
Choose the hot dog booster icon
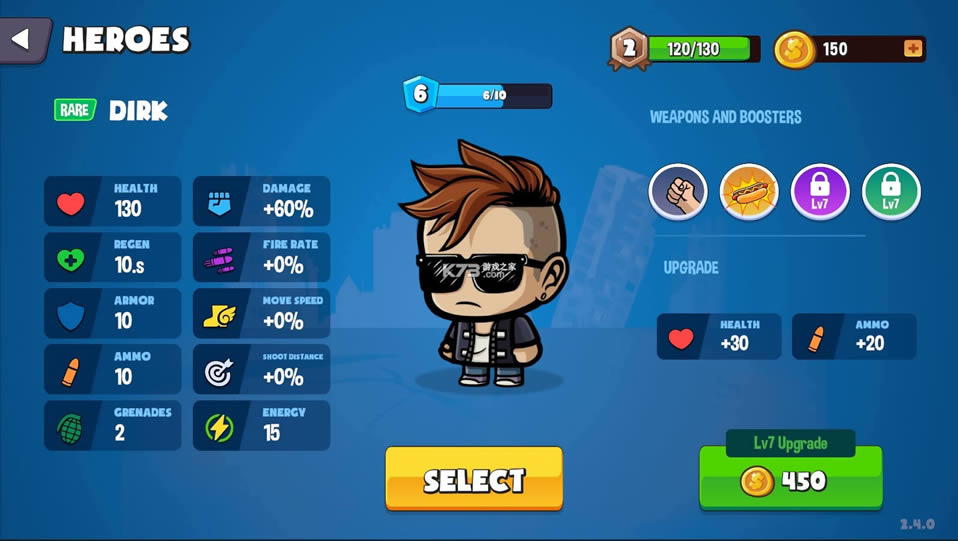tap(749, 192)
